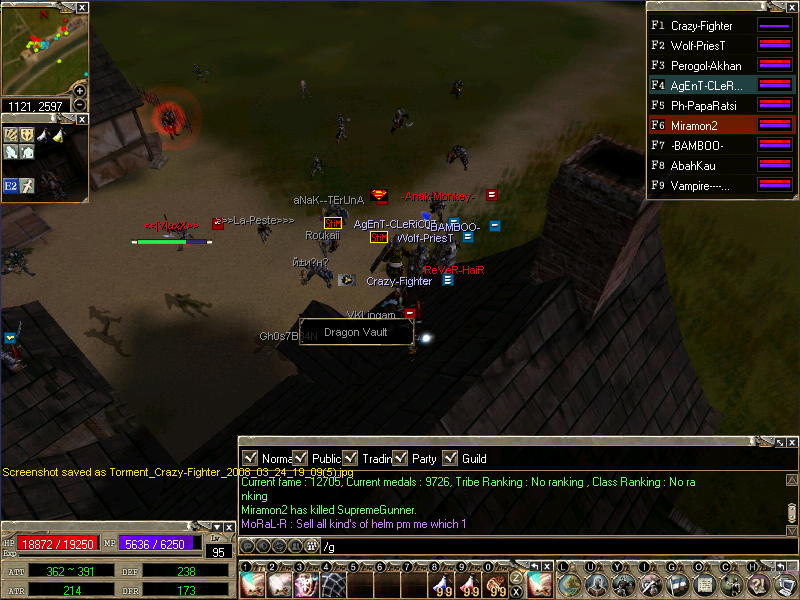Click the E2 icon in the buff panel
Image resolution: width=800 pixels, height=600 pixels.
click(11, 185)
